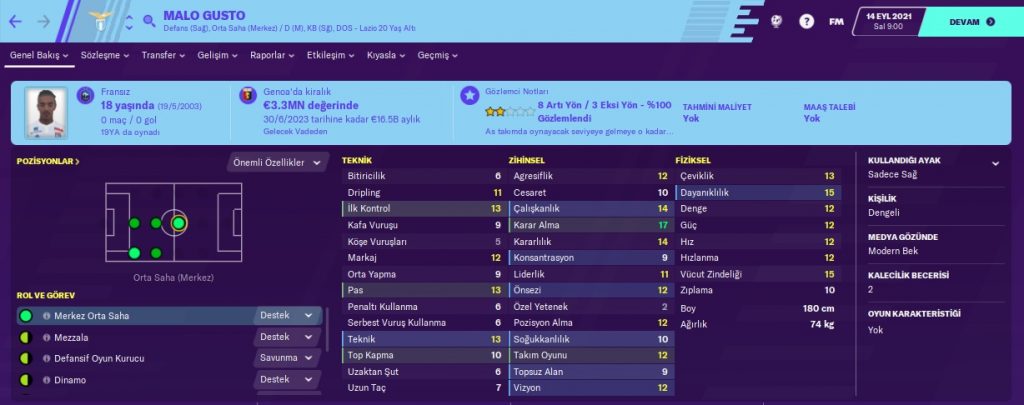Open the Gelişim menu
Image resolution: width=1024 pixels, height=405 pixels.
tap(217, 56)
